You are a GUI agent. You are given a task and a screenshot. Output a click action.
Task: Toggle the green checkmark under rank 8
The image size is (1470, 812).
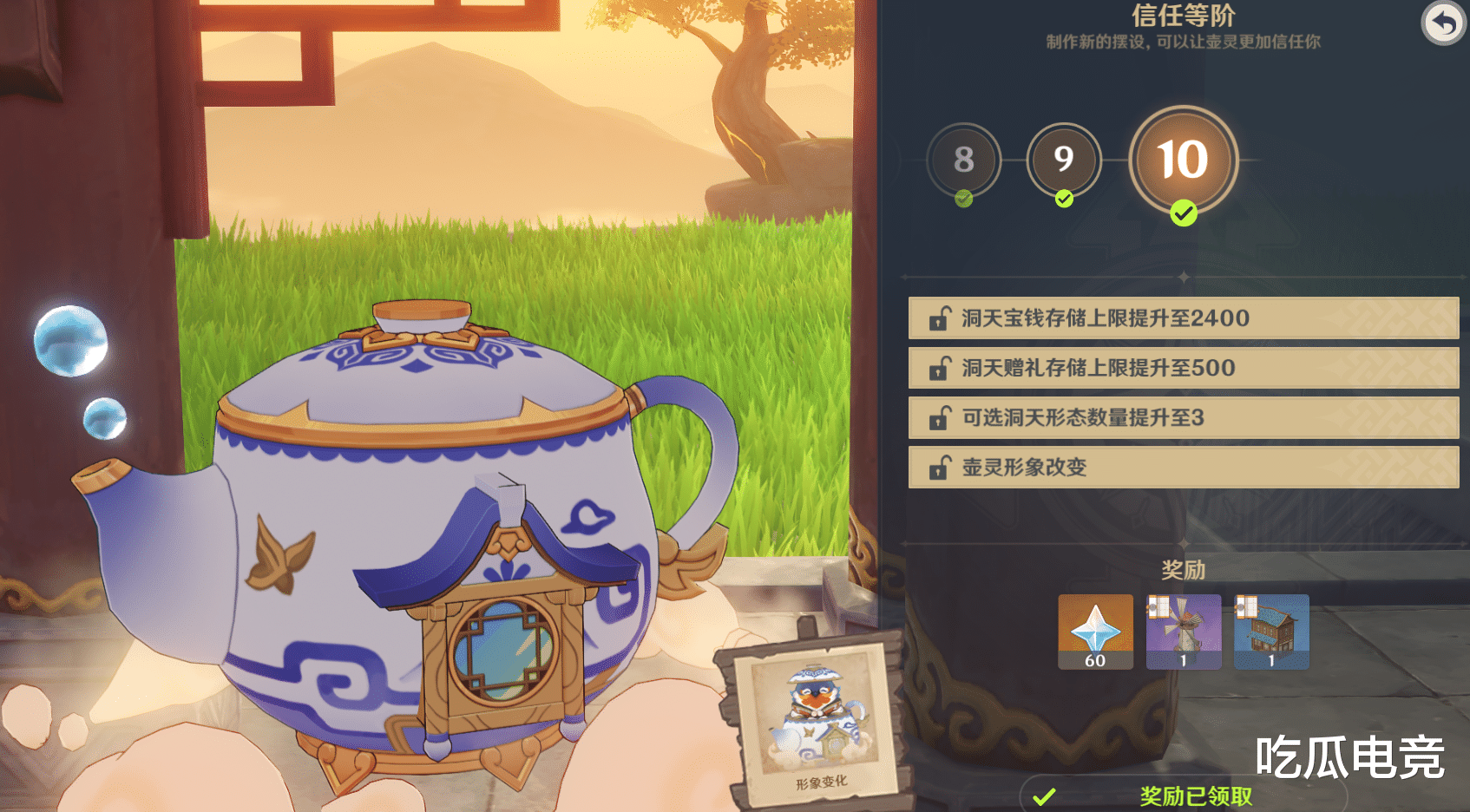pos(964,199)
